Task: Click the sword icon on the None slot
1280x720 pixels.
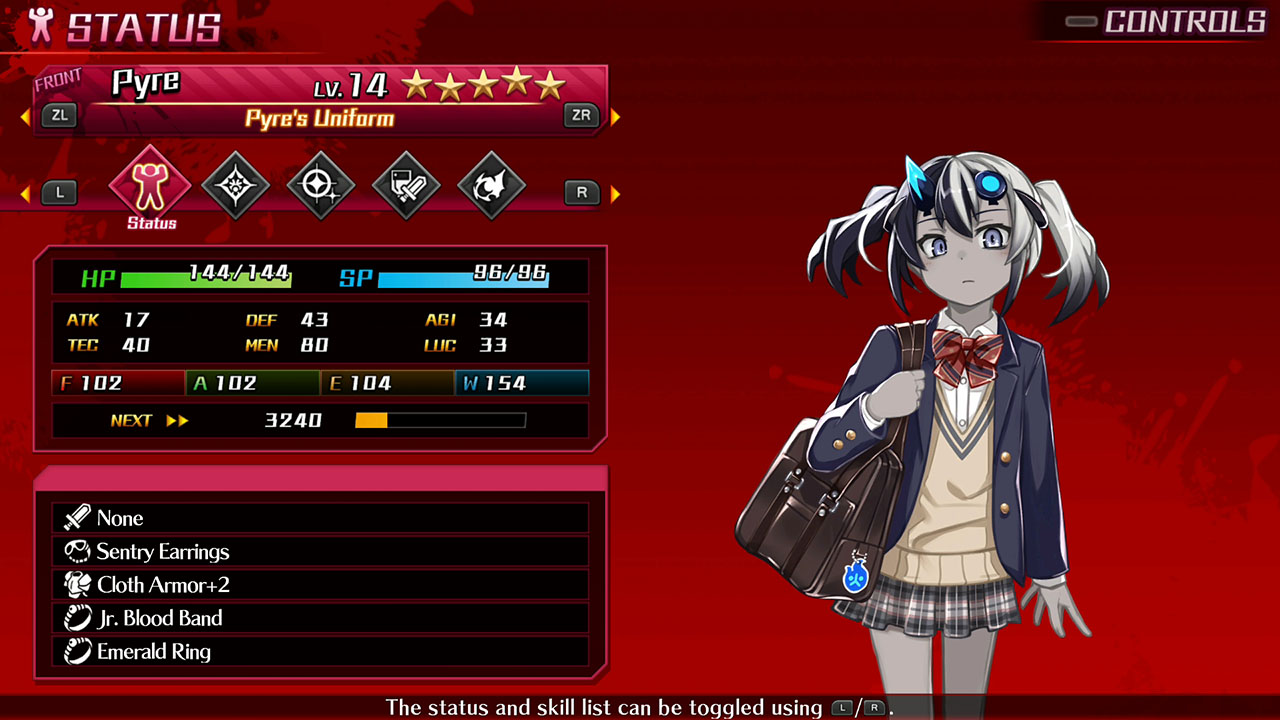Action: [x=78, y=518]
